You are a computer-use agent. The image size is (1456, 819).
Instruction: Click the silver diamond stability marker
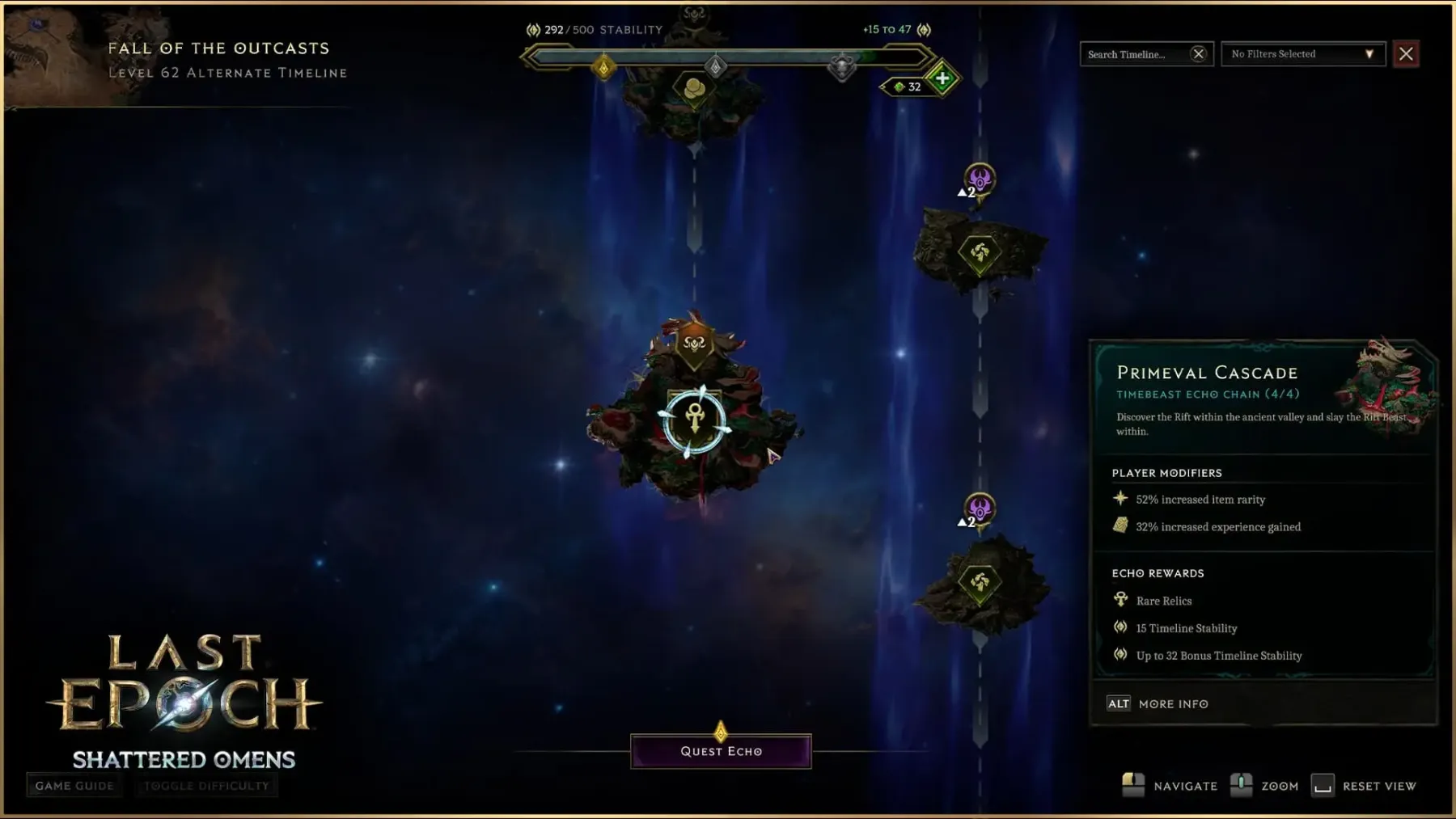[x=715, y=66]
